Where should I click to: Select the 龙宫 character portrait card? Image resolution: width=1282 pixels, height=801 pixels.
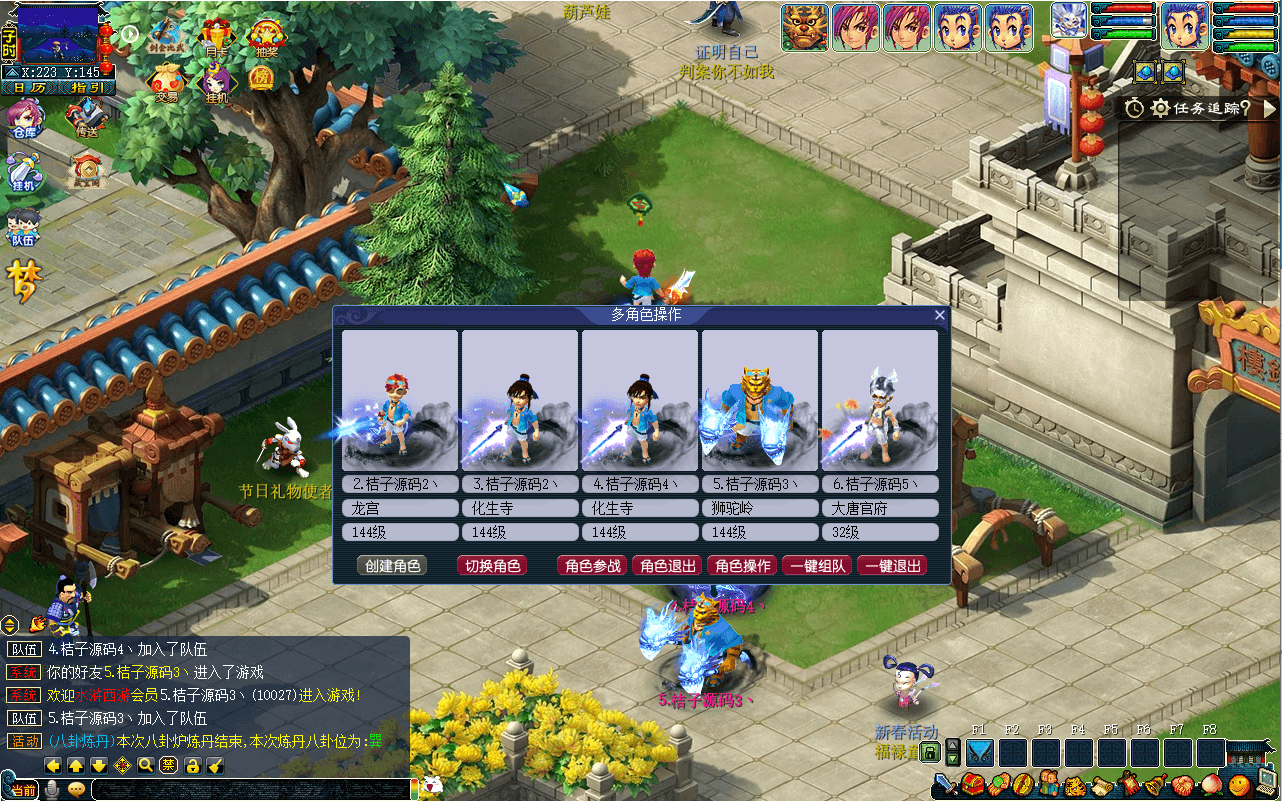400,400
